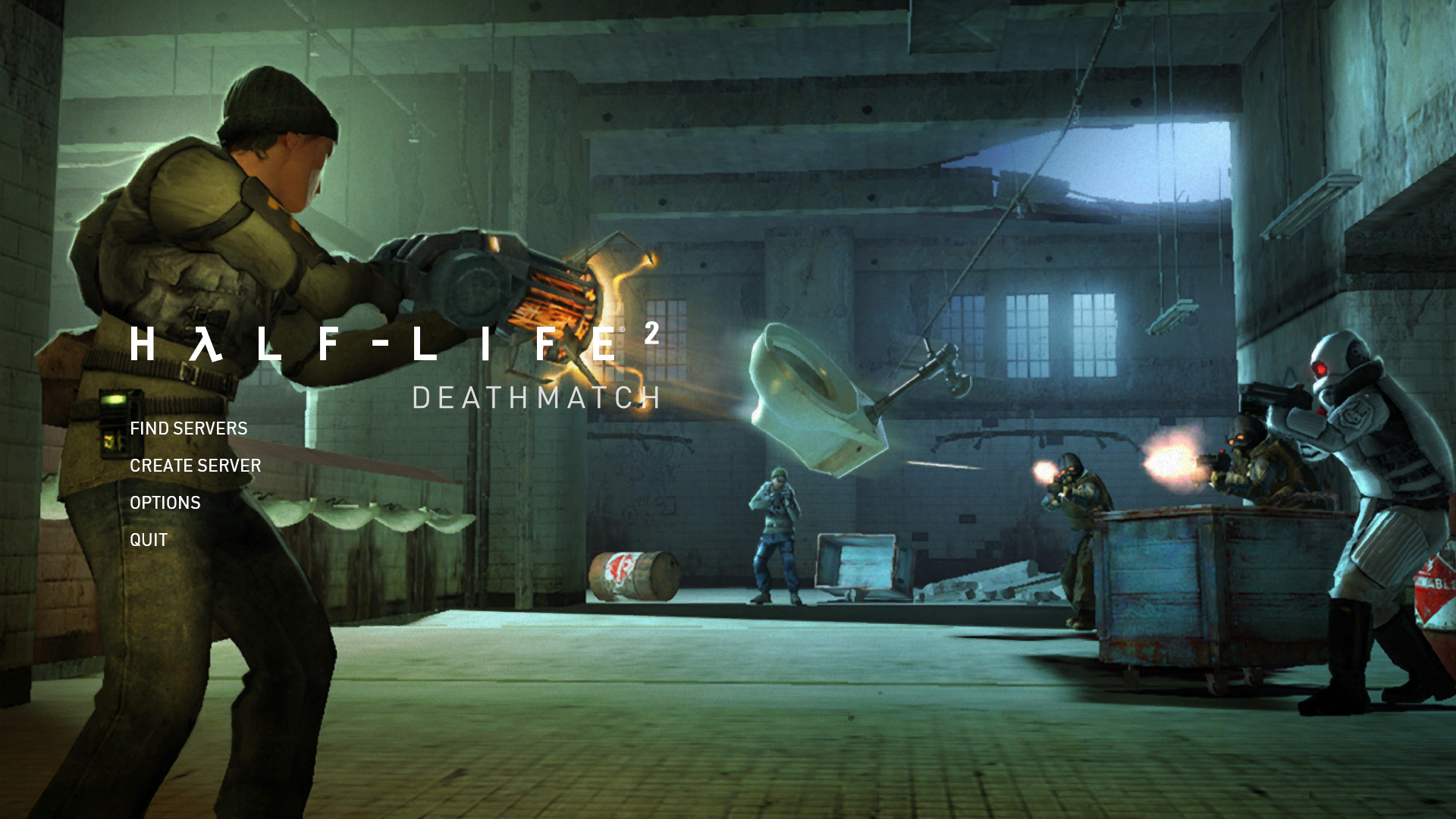Quit the game

pyautogui.click(x=149, y=540)
